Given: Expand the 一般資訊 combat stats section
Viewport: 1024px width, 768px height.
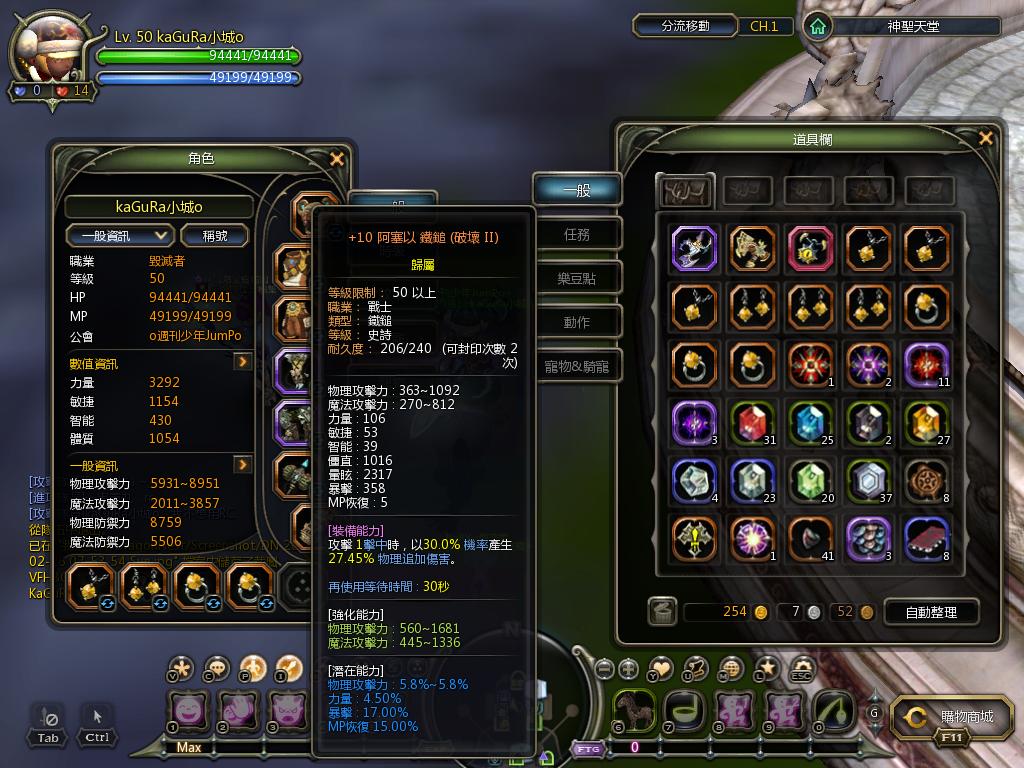Looking at the screenshot, I should (x=242, y=465).
